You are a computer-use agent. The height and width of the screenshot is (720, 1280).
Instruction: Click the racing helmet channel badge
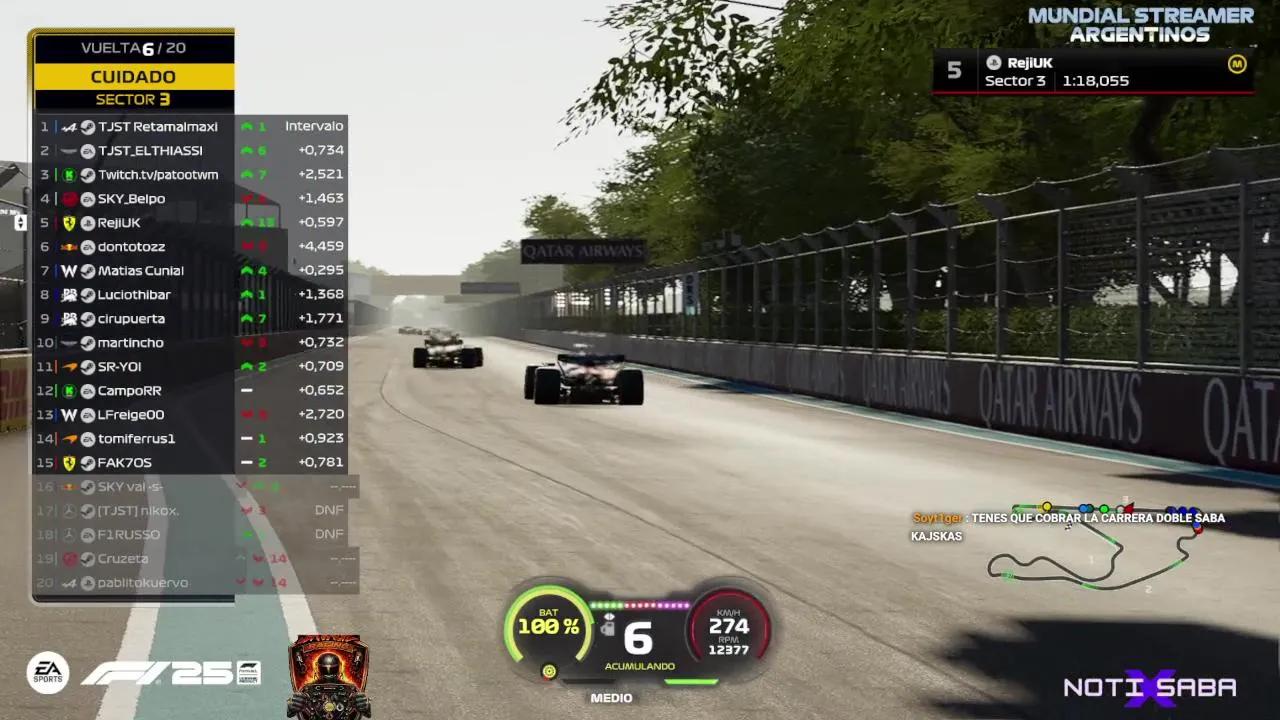tap(329, 677)
